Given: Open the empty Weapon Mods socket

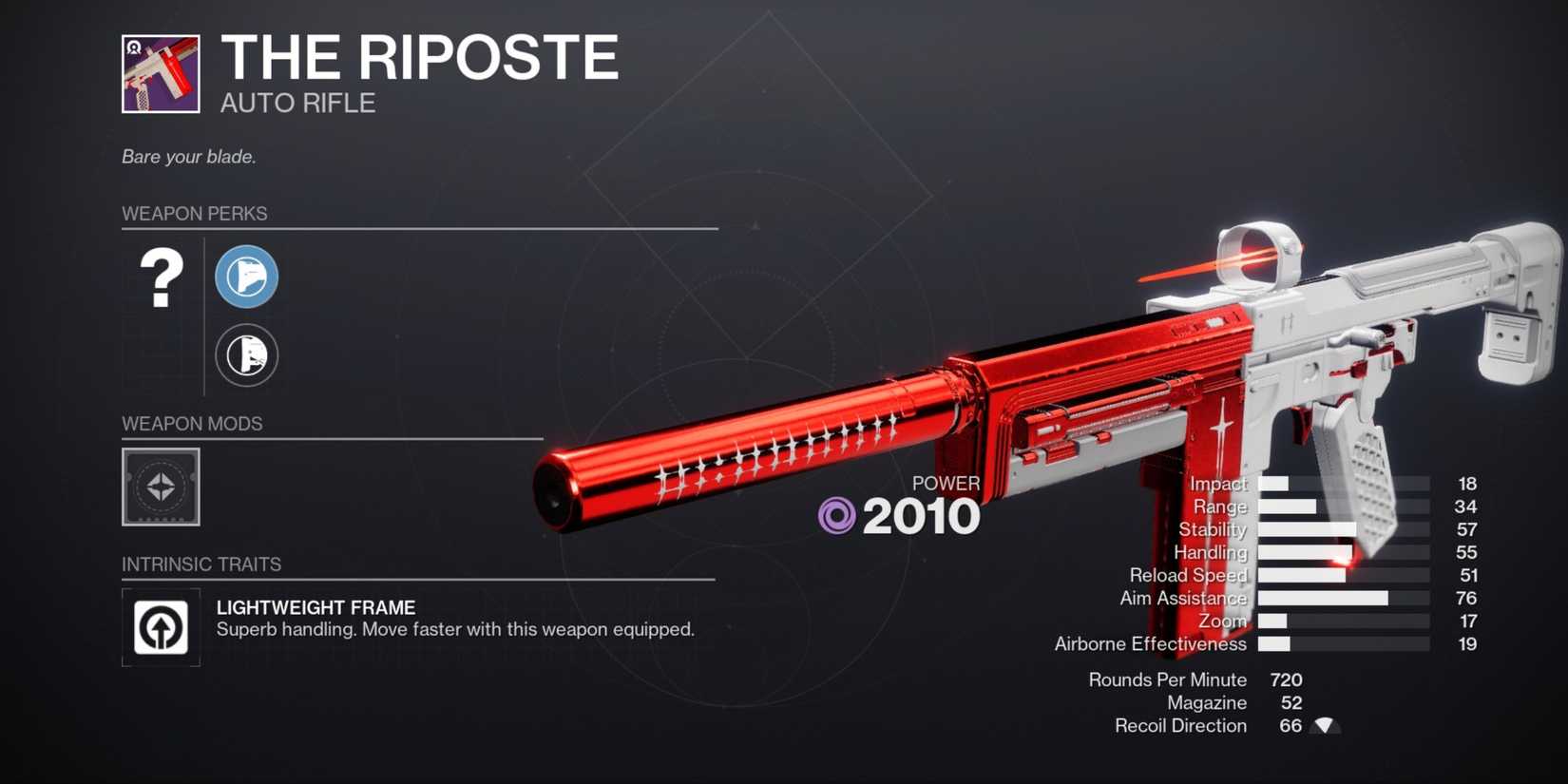Looking at the screenshot, I should (x=160, y=488).
